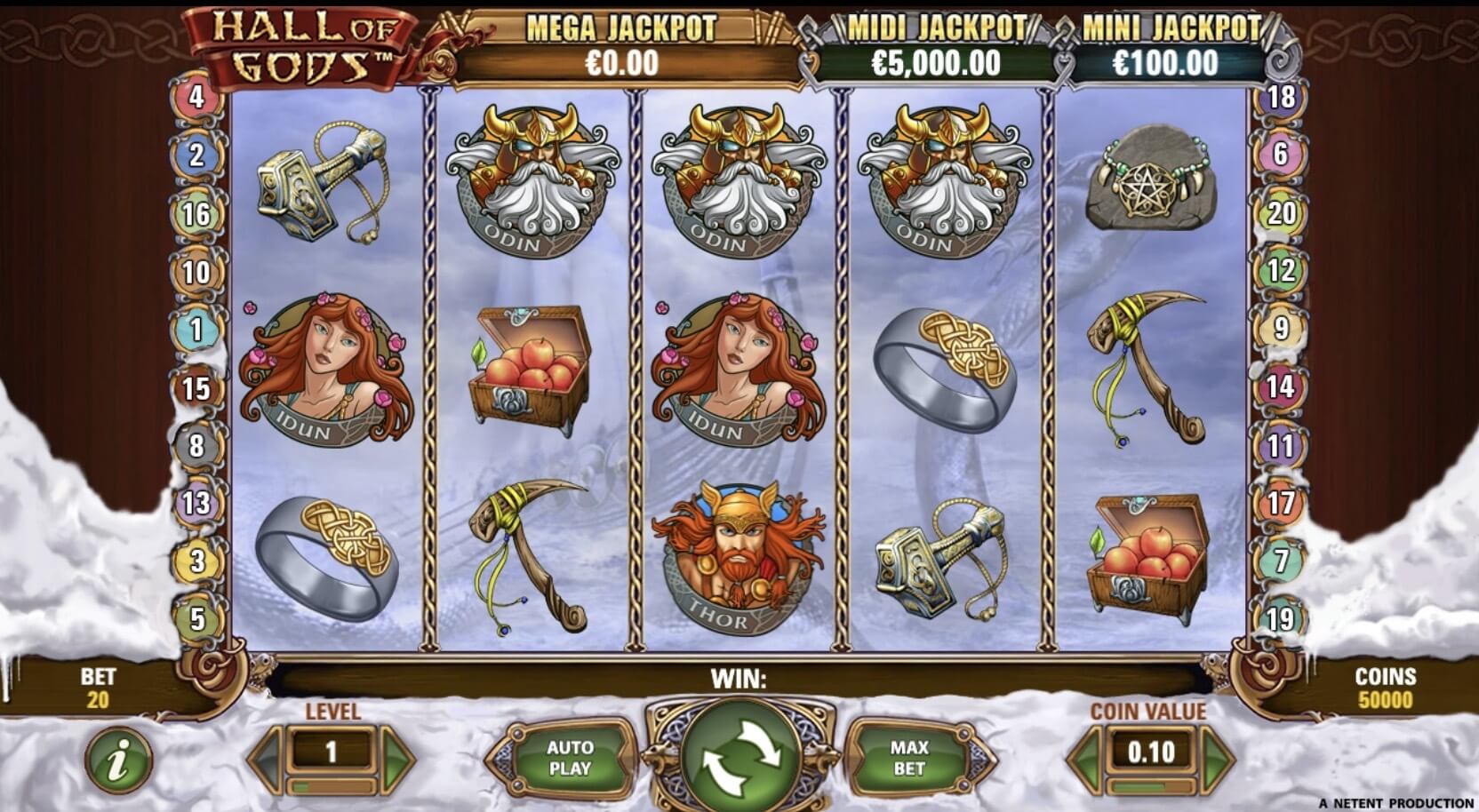Place the Max Bet
The height and width of the screenshot is (812, 1479).
pos(908,758)
